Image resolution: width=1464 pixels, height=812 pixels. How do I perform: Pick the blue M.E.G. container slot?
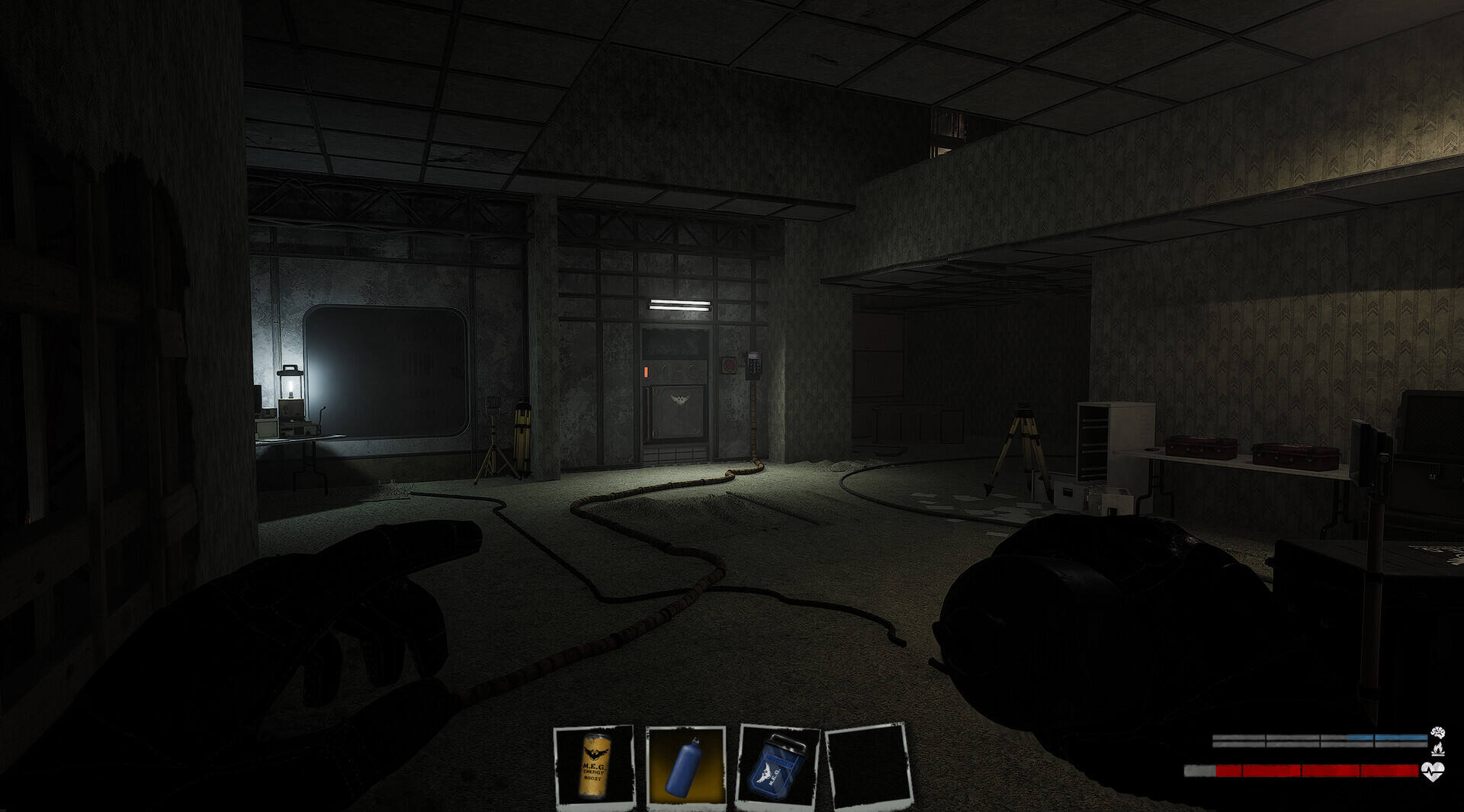click(x=776, y=765)
